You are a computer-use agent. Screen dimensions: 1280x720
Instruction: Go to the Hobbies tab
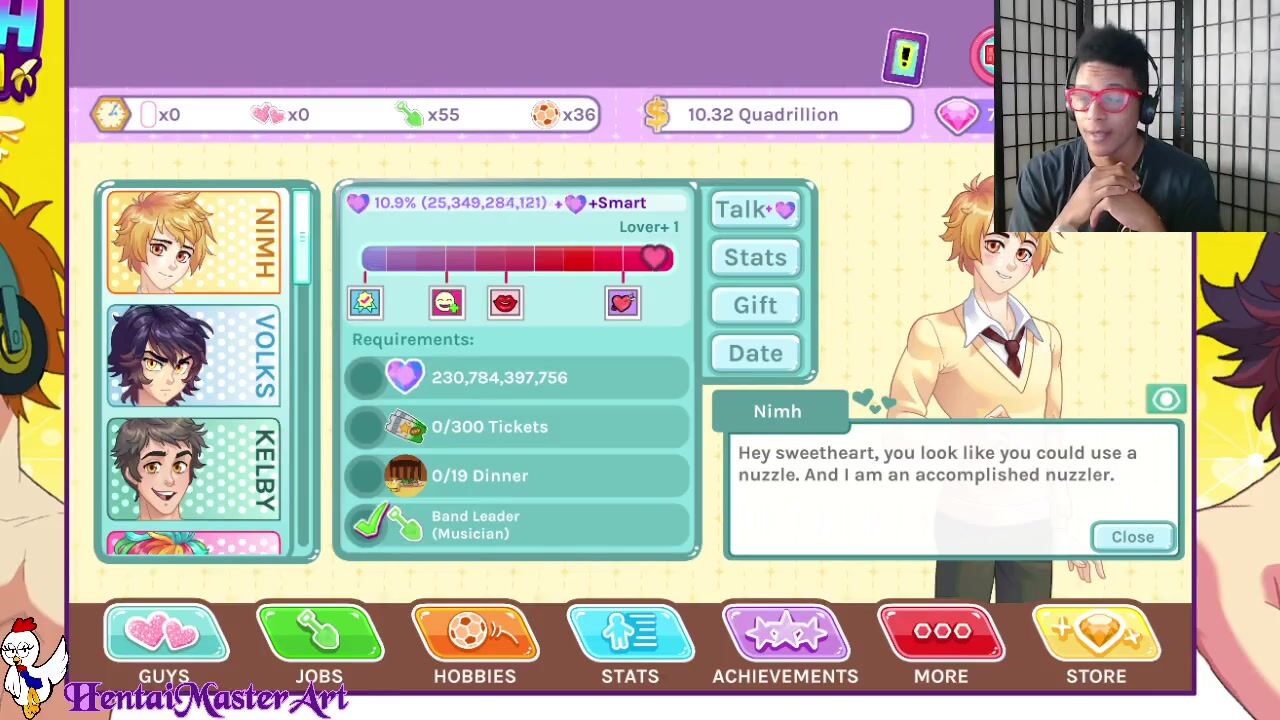[475, 645]
